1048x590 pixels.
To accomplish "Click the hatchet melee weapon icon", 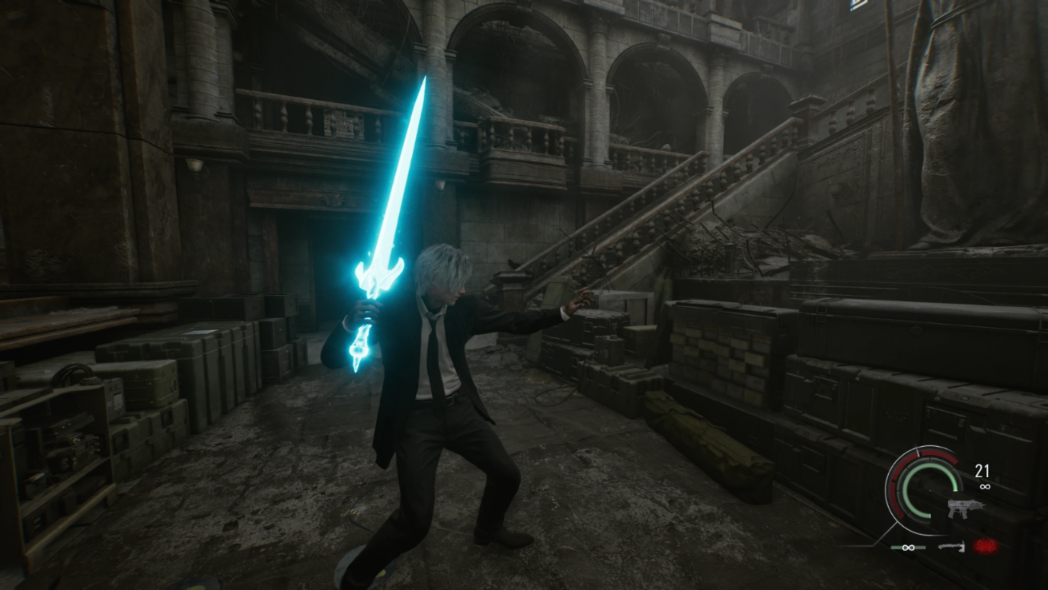I will pos(951,547).
